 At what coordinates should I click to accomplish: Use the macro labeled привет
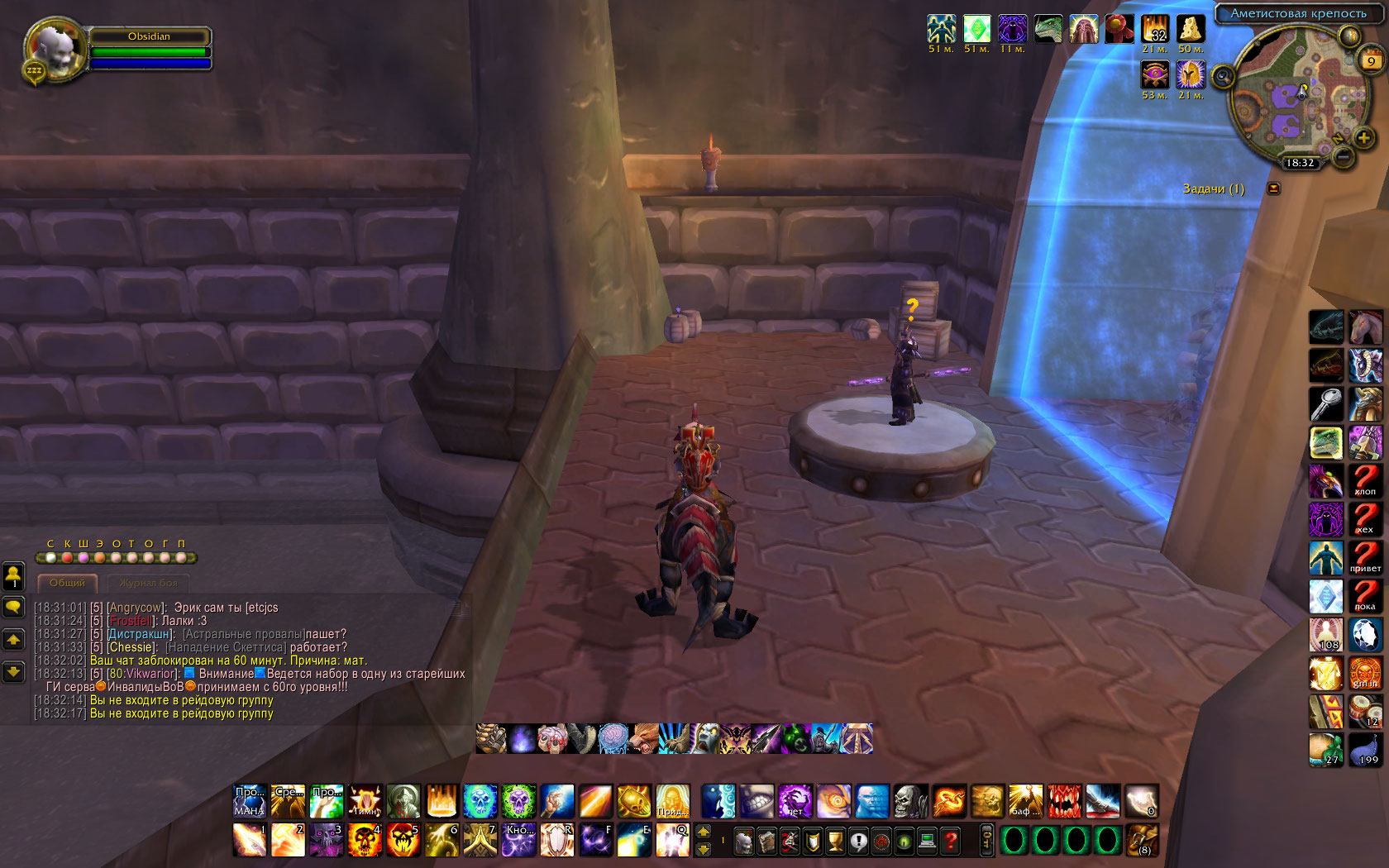pos(1365,557)
